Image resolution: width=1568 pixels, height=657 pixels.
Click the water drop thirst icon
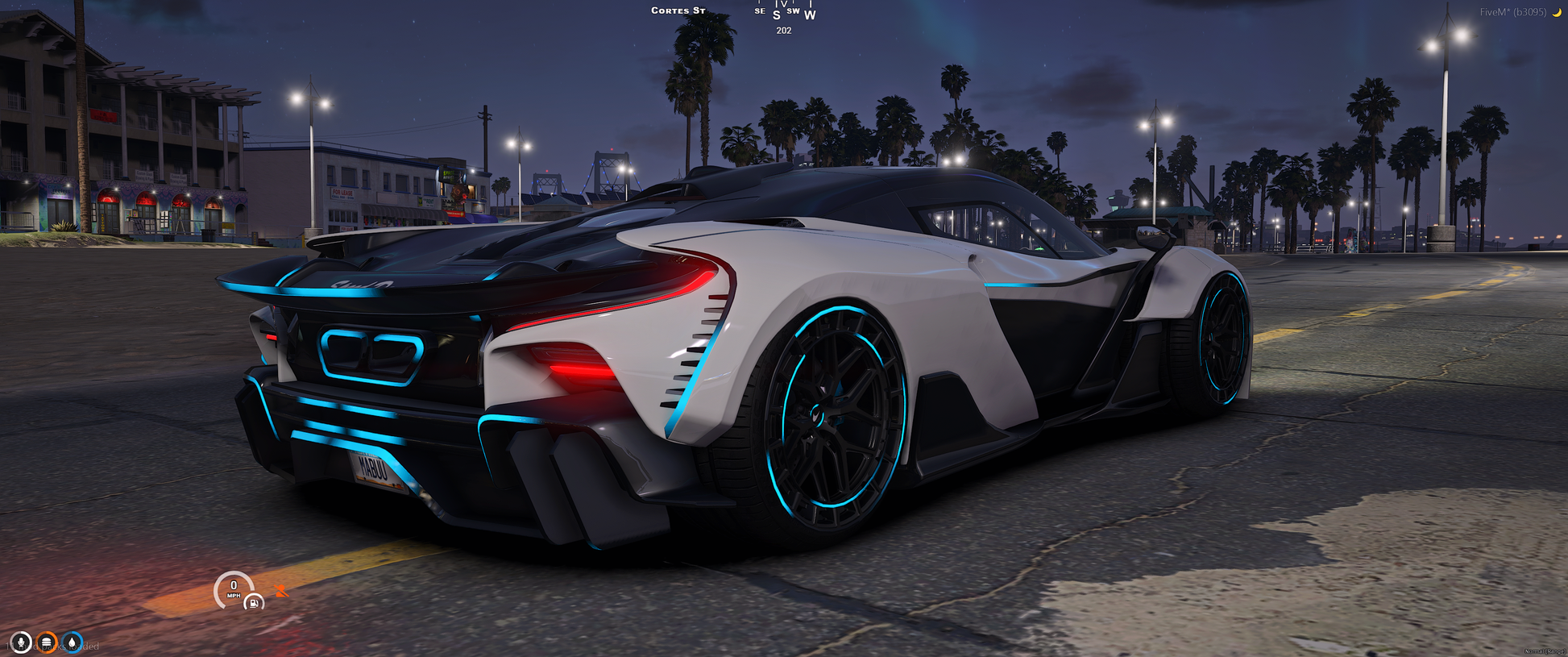coord(73,642)
